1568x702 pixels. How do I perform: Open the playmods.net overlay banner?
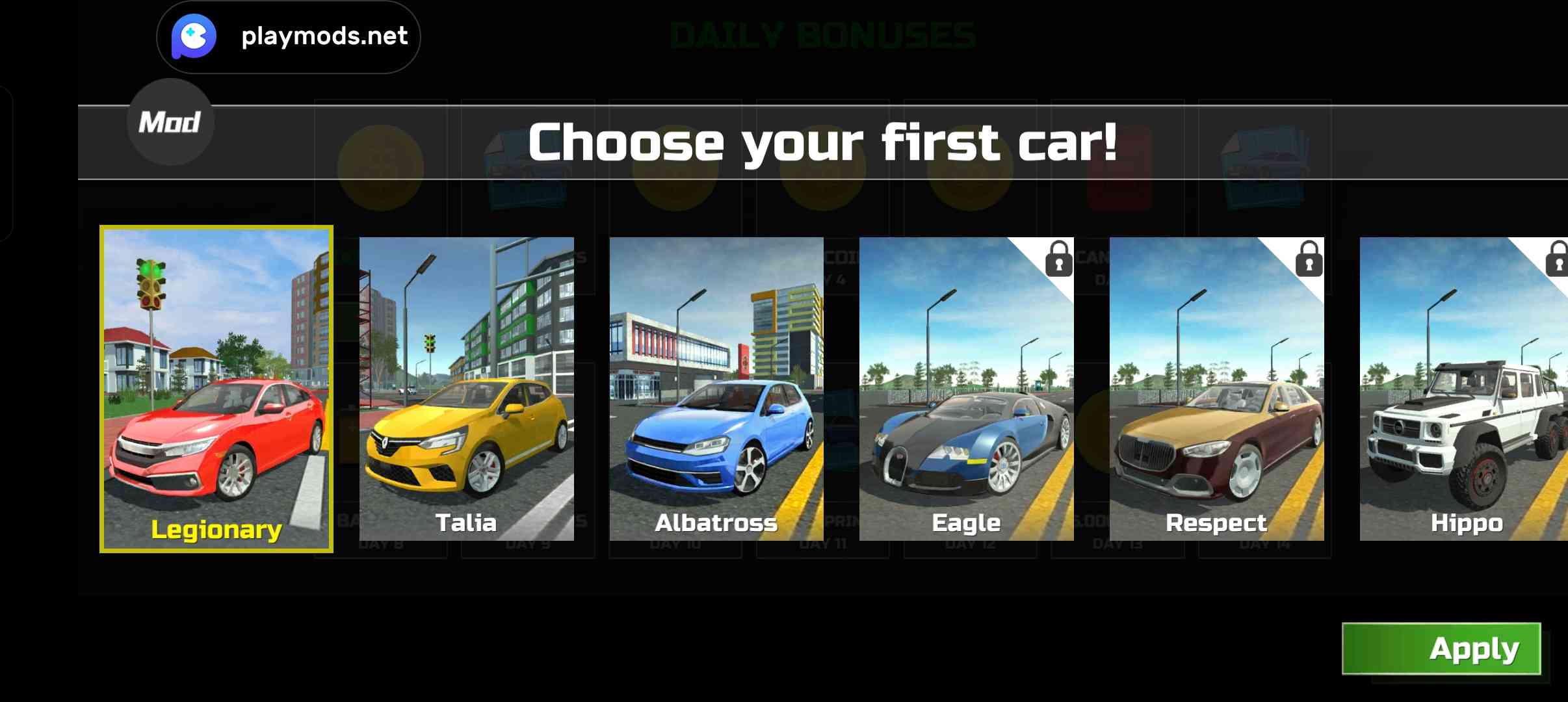(289, 36)
